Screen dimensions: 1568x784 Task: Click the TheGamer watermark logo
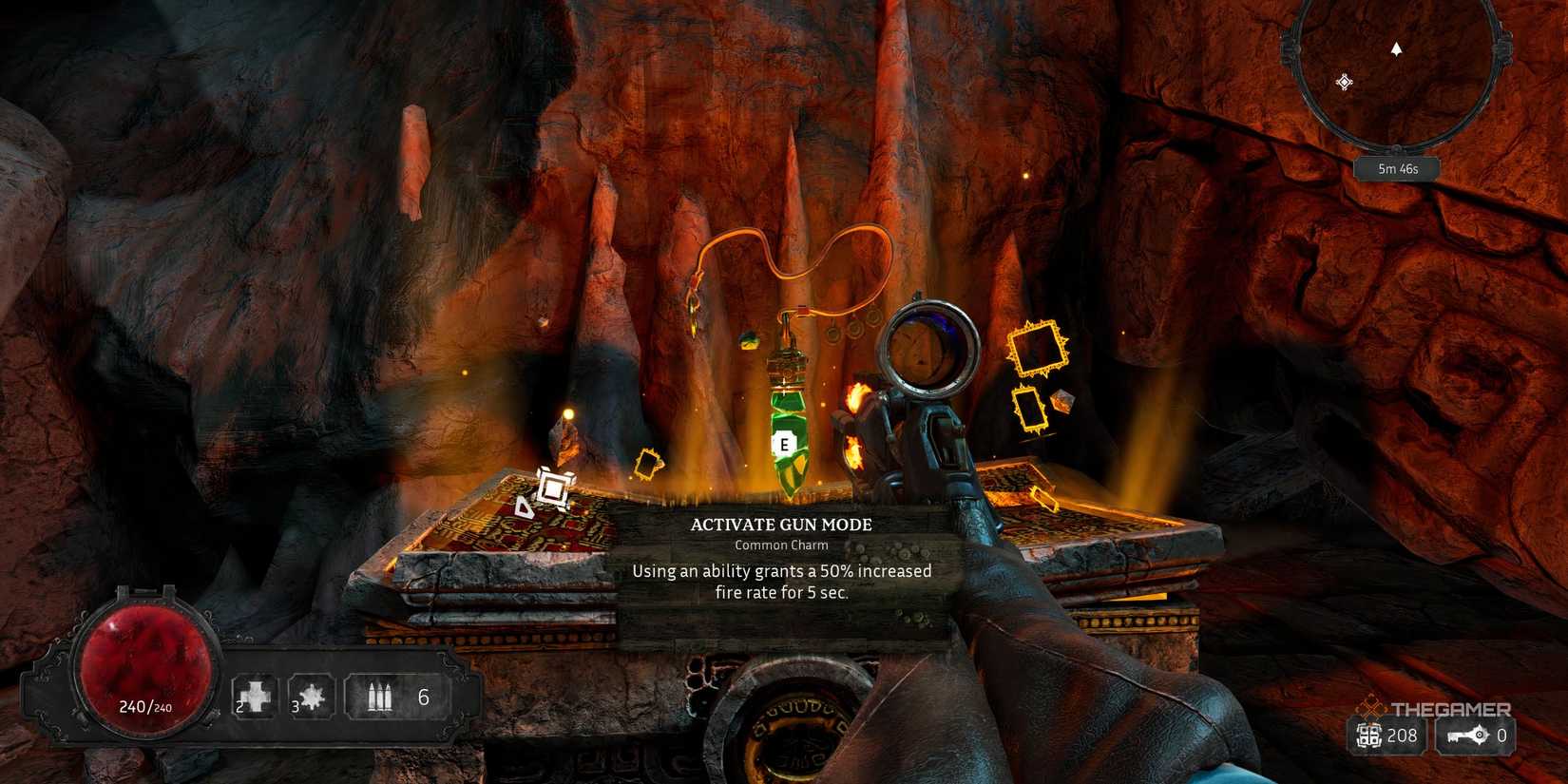click(1433, 708)
